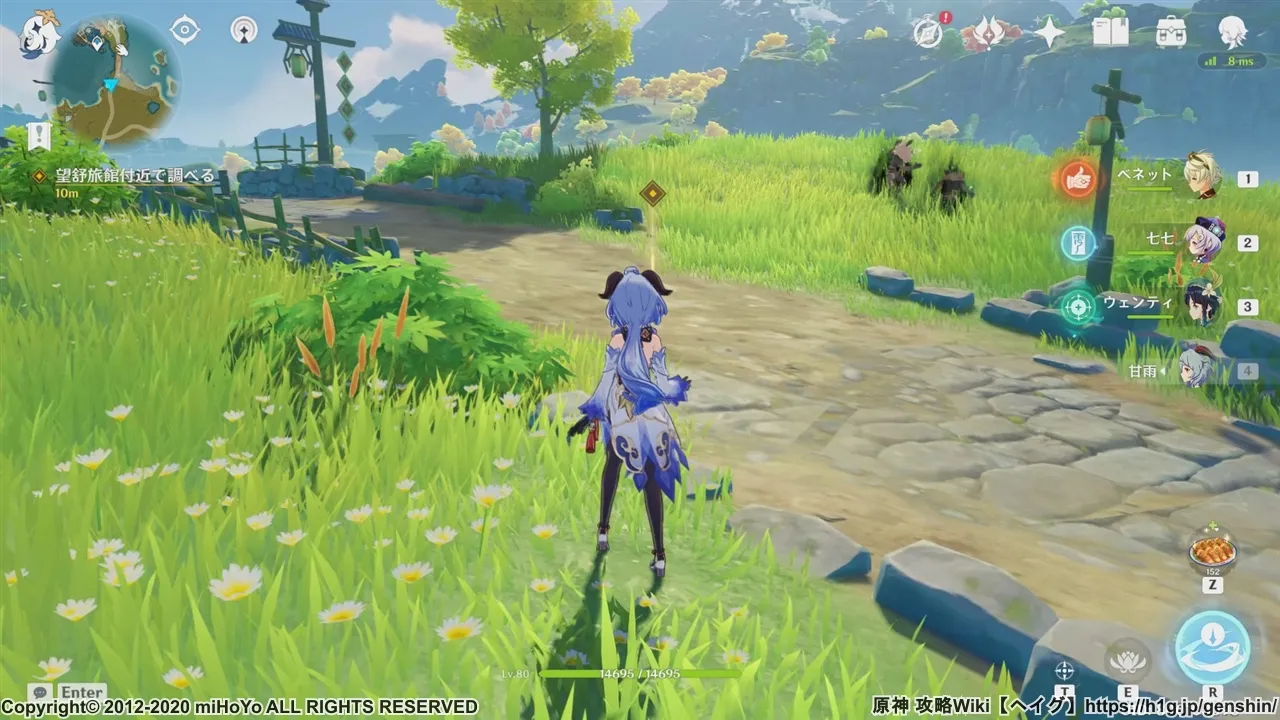Activate the glowing blue elemental burst
The width and height of the screenshot is (1280, 720).
point(1212,647)
